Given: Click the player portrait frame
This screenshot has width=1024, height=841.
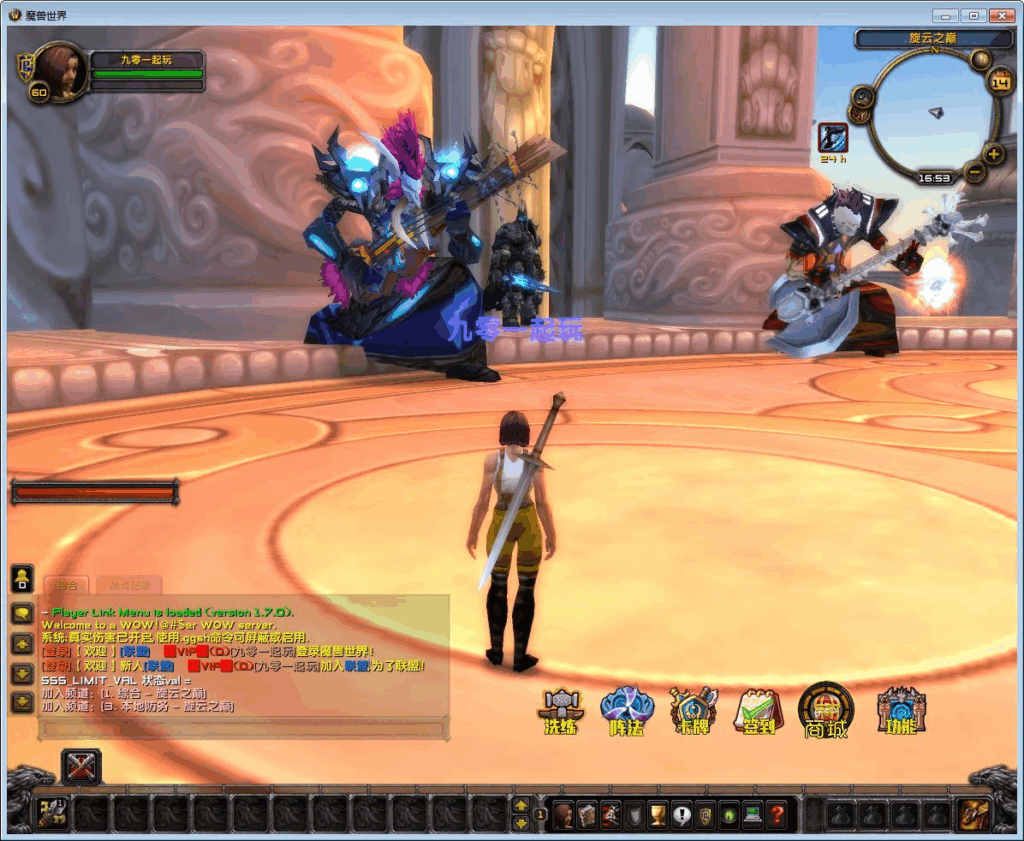Looking at the screenshot, I should 60,71.
